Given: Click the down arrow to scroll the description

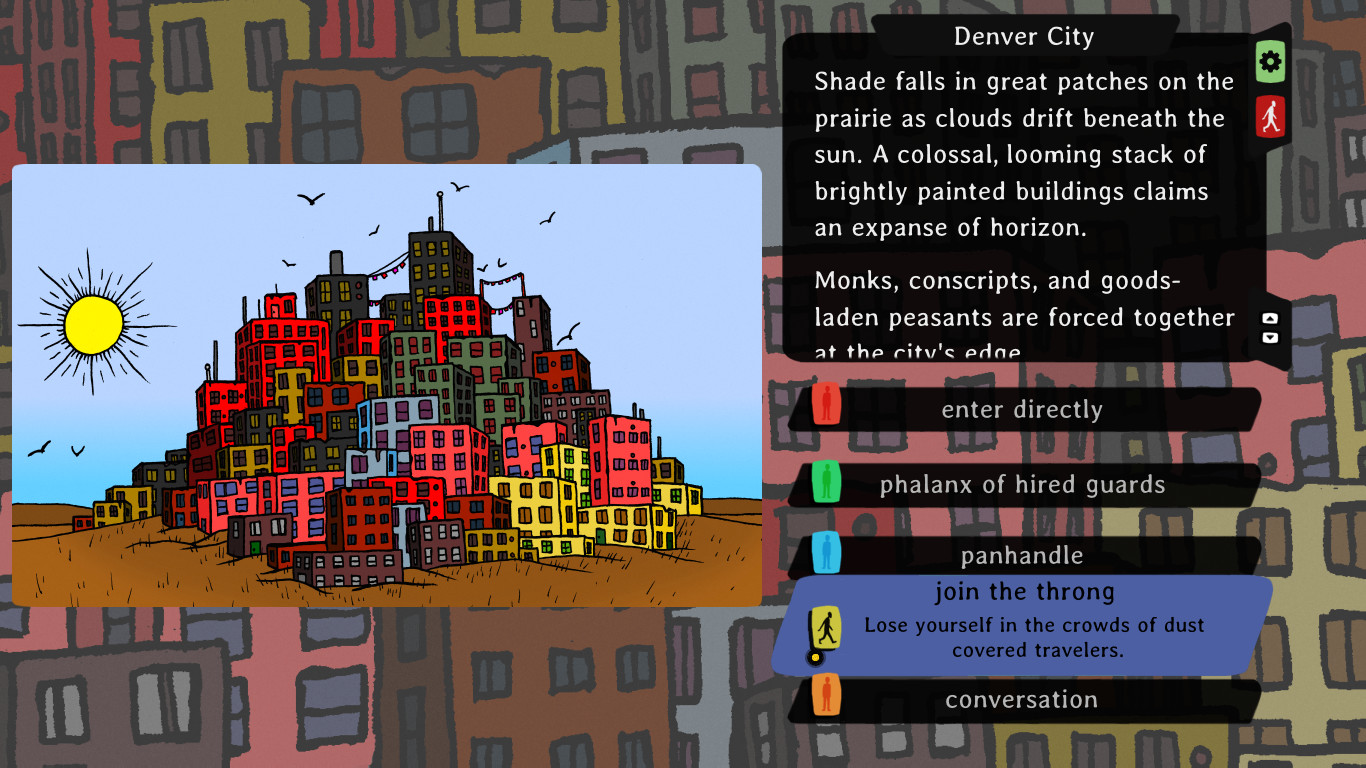Looking at the screenshot, I should 1270,340.
